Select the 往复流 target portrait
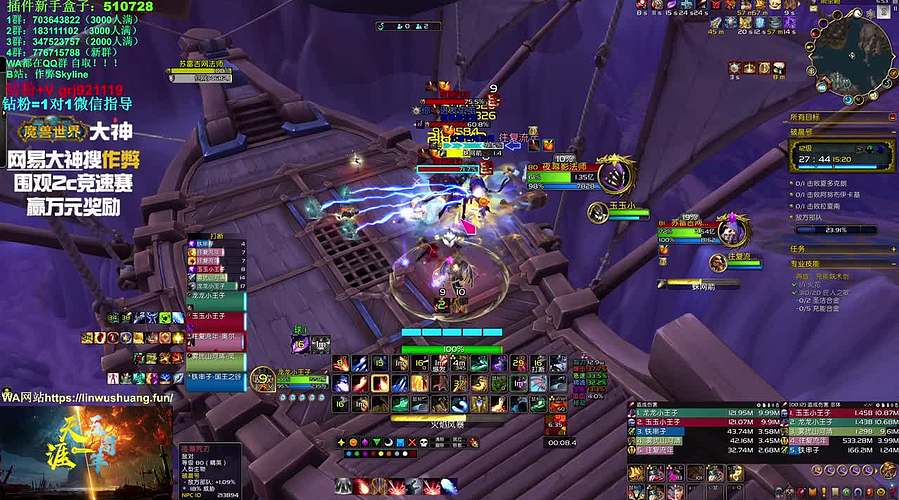The image size is (899, 500). coord(717,262)
